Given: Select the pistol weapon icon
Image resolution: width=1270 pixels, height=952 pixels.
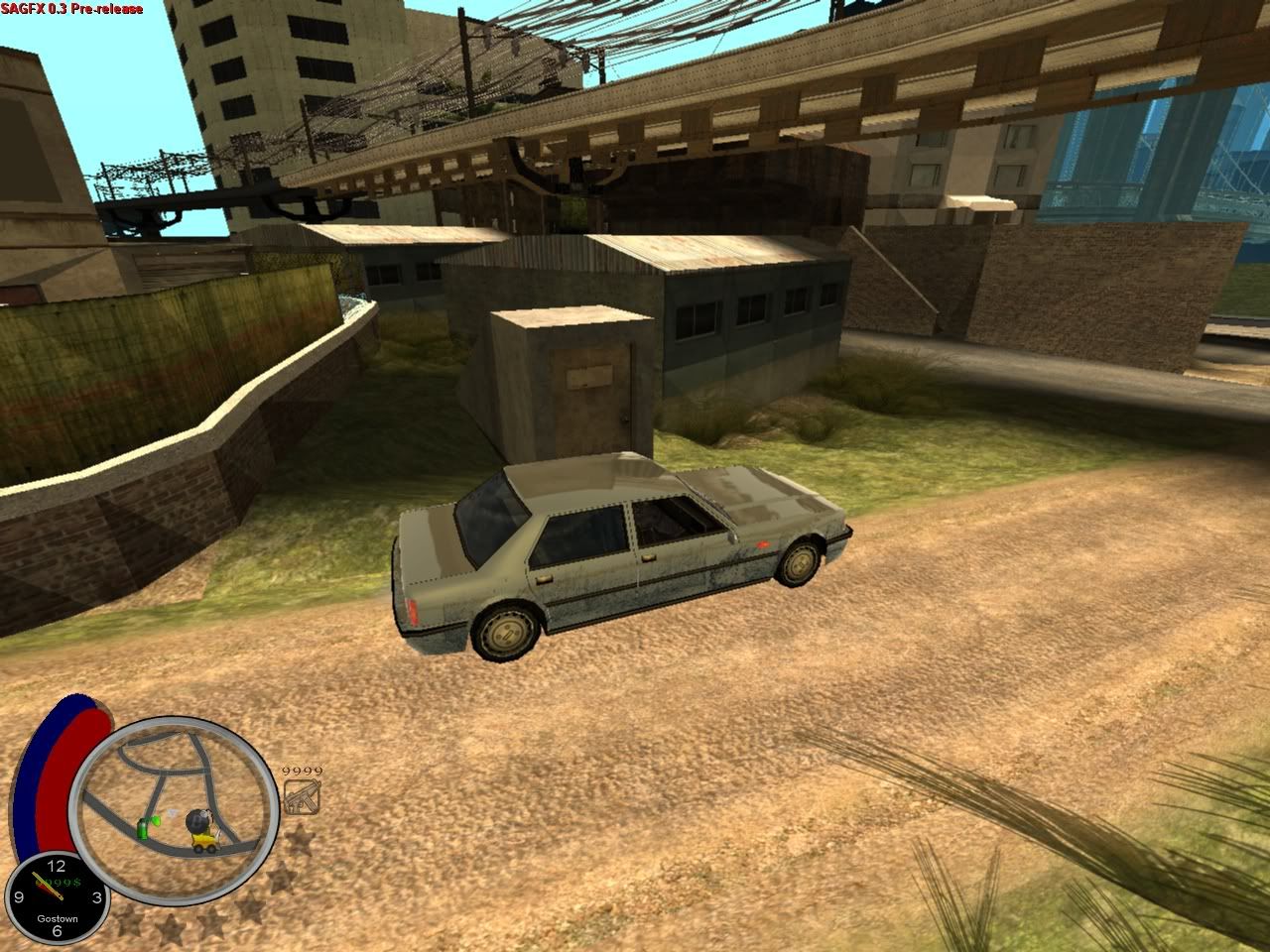Looking at the screenshot, I should [x=303, y=795].
